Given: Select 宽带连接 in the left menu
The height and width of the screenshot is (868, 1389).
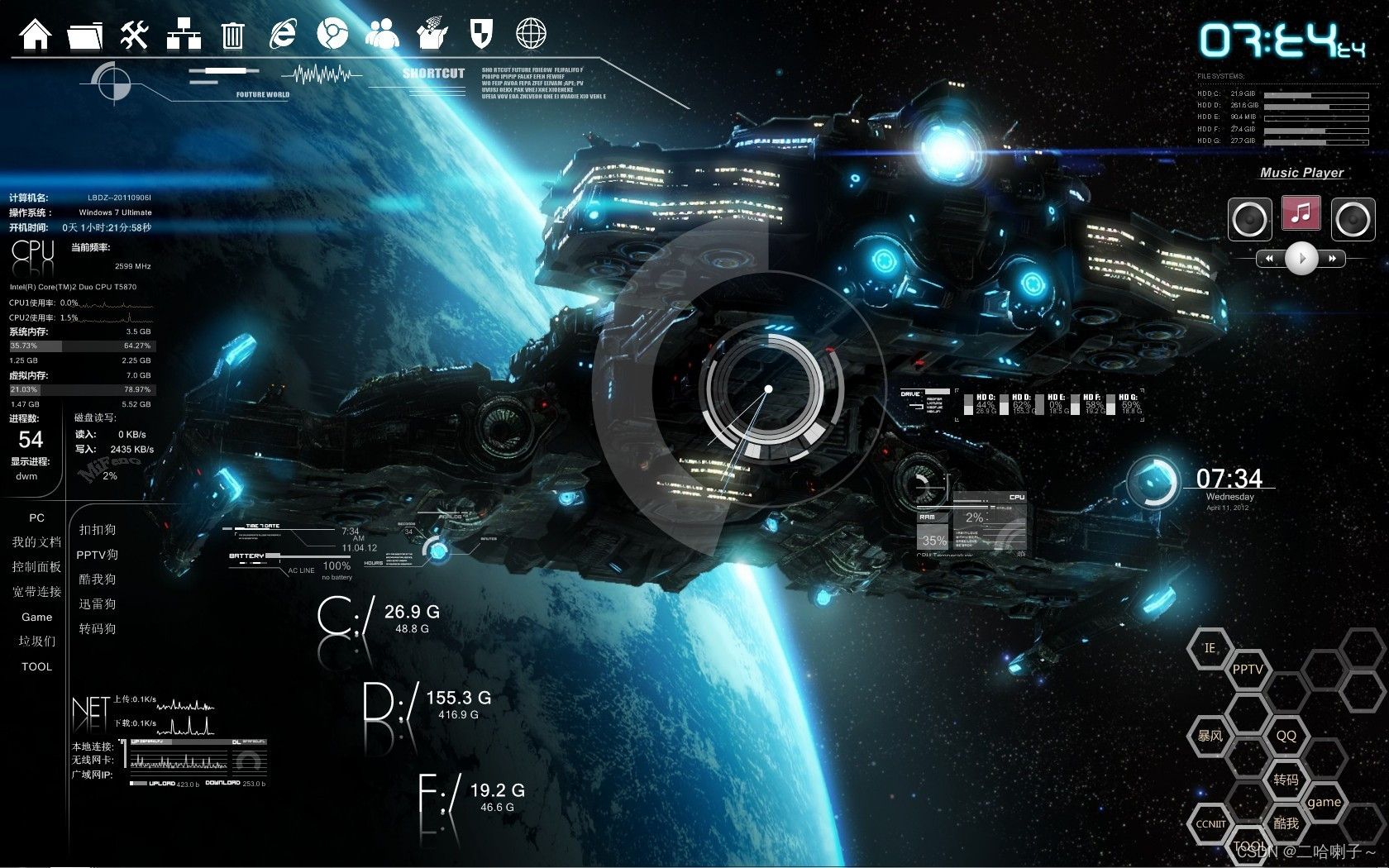Looking at the screenshot, I should [x=36, y=592].
